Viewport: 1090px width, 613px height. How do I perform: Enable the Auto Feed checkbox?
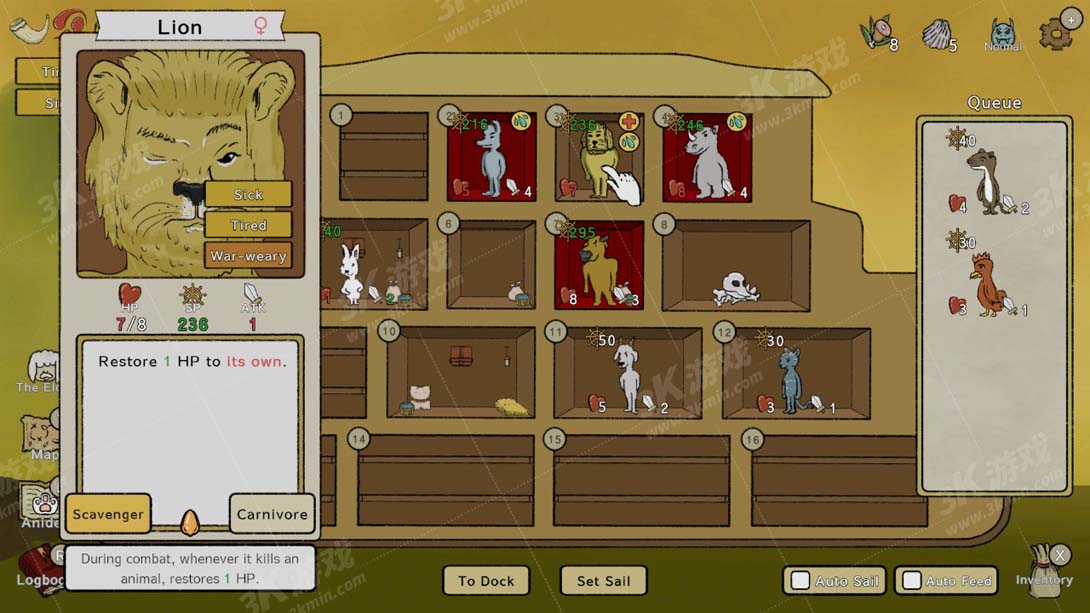tap(913, 581)
